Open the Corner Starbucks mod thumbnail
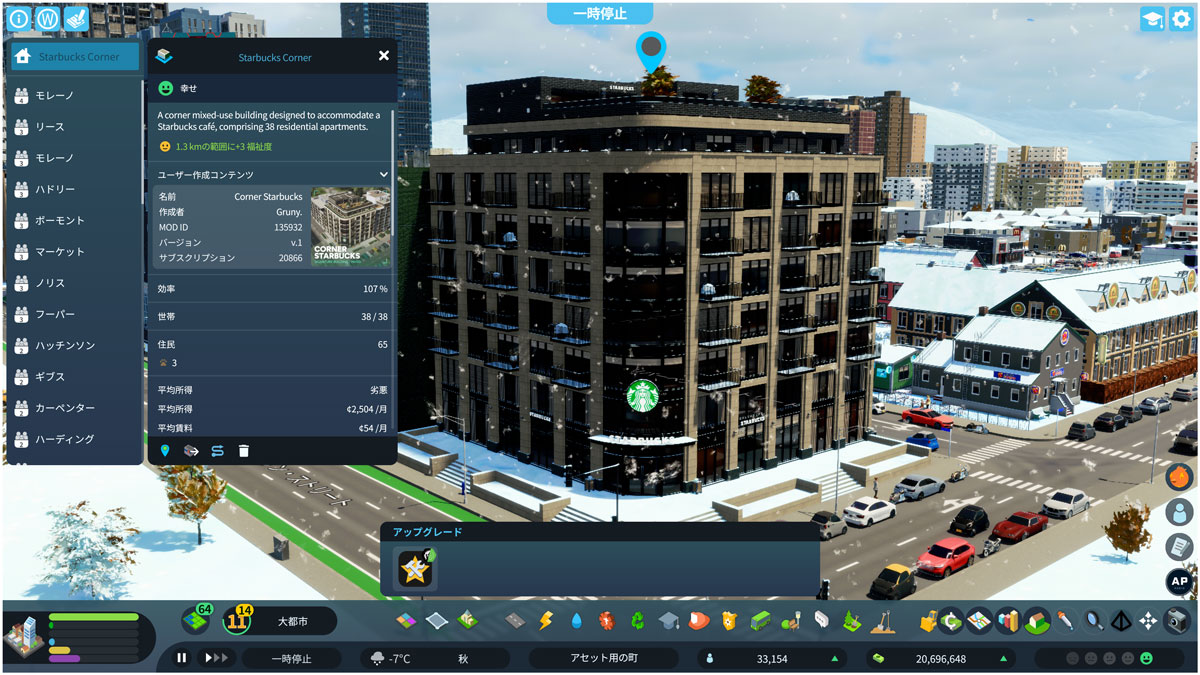This screenshot has height=675, width=1200. pyautogui.click(x=349, y=227)
